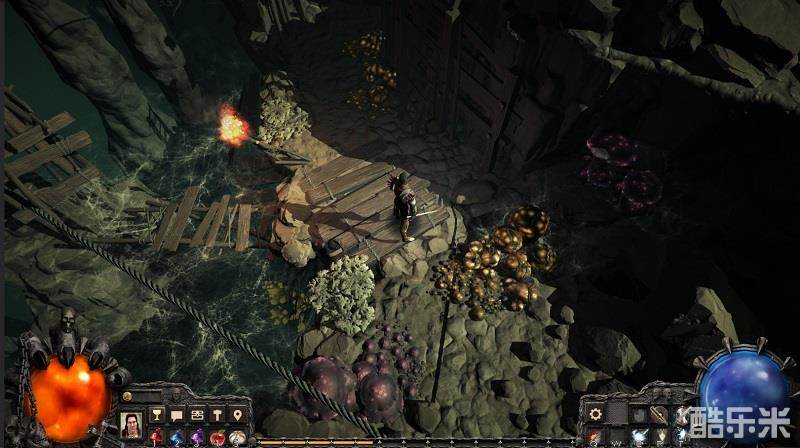Use the purple flask in the belt
Viewport: 800px width, 448px height.
[197, 438]
